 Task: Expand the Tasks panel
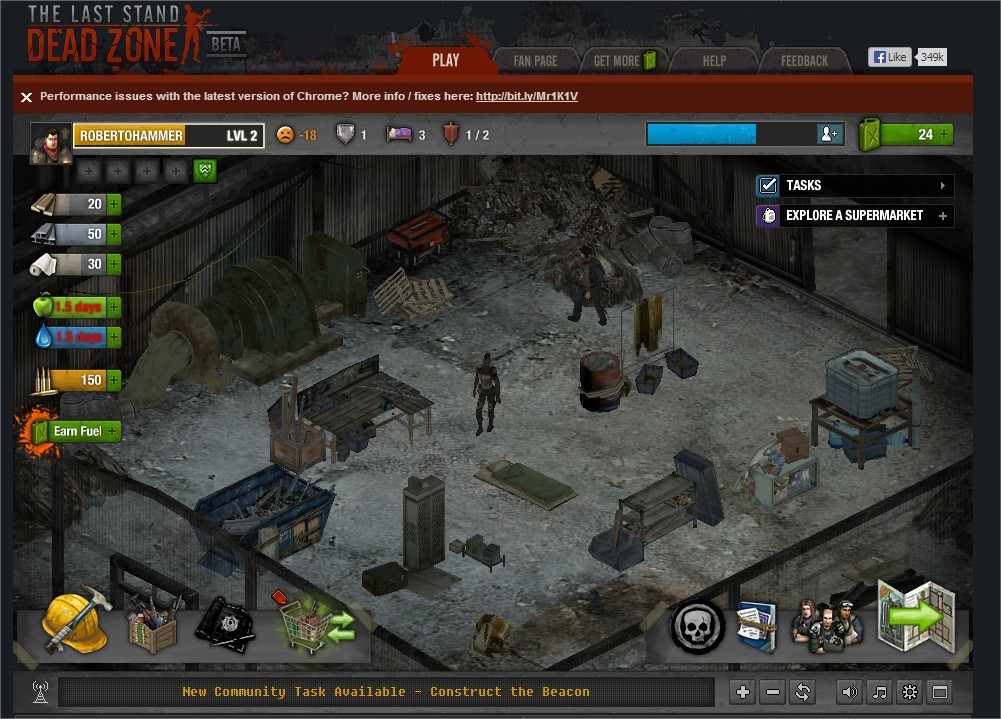(x=854, y=185)
